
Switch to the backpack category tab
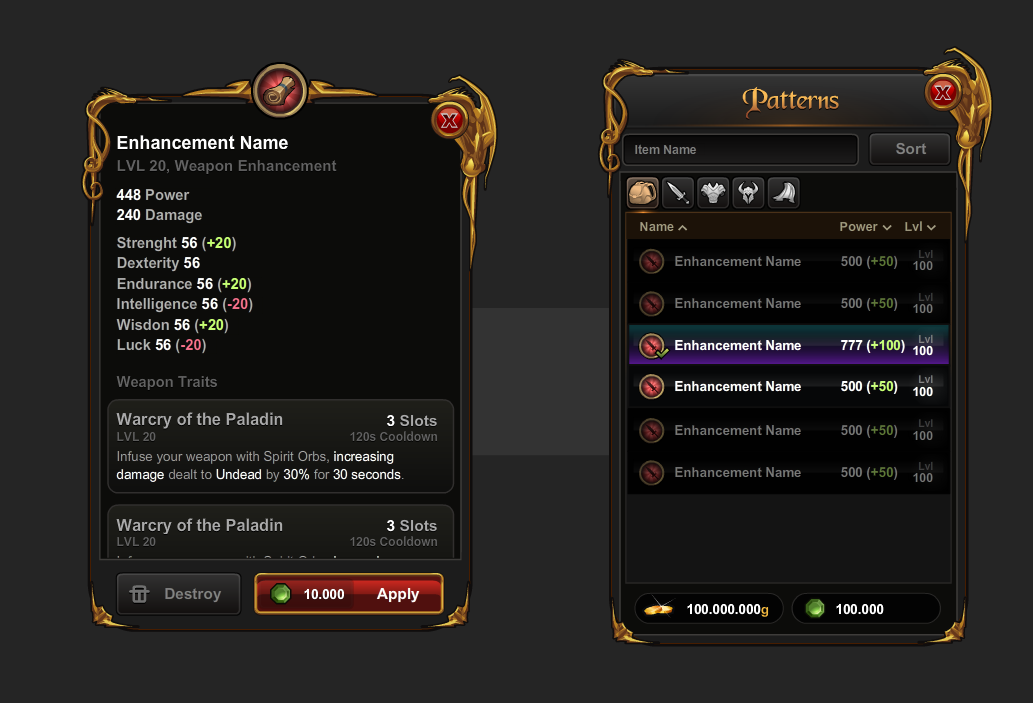pos(642,193)
